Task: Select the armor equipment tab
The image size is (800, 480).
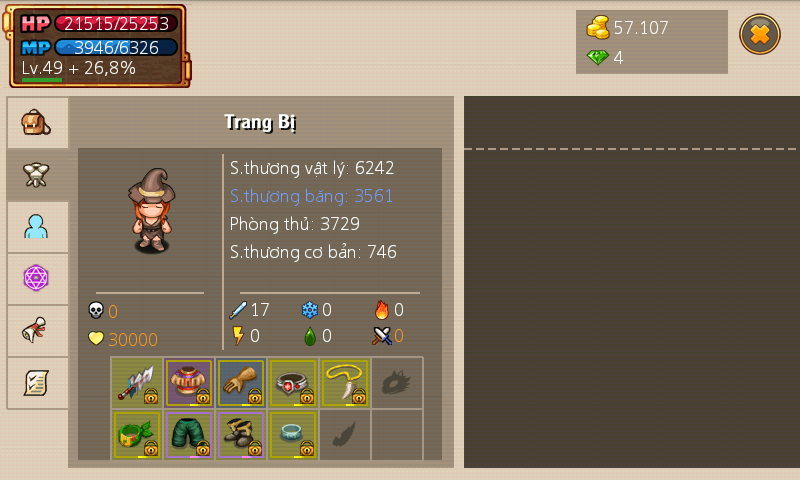Action: [37, 175]
